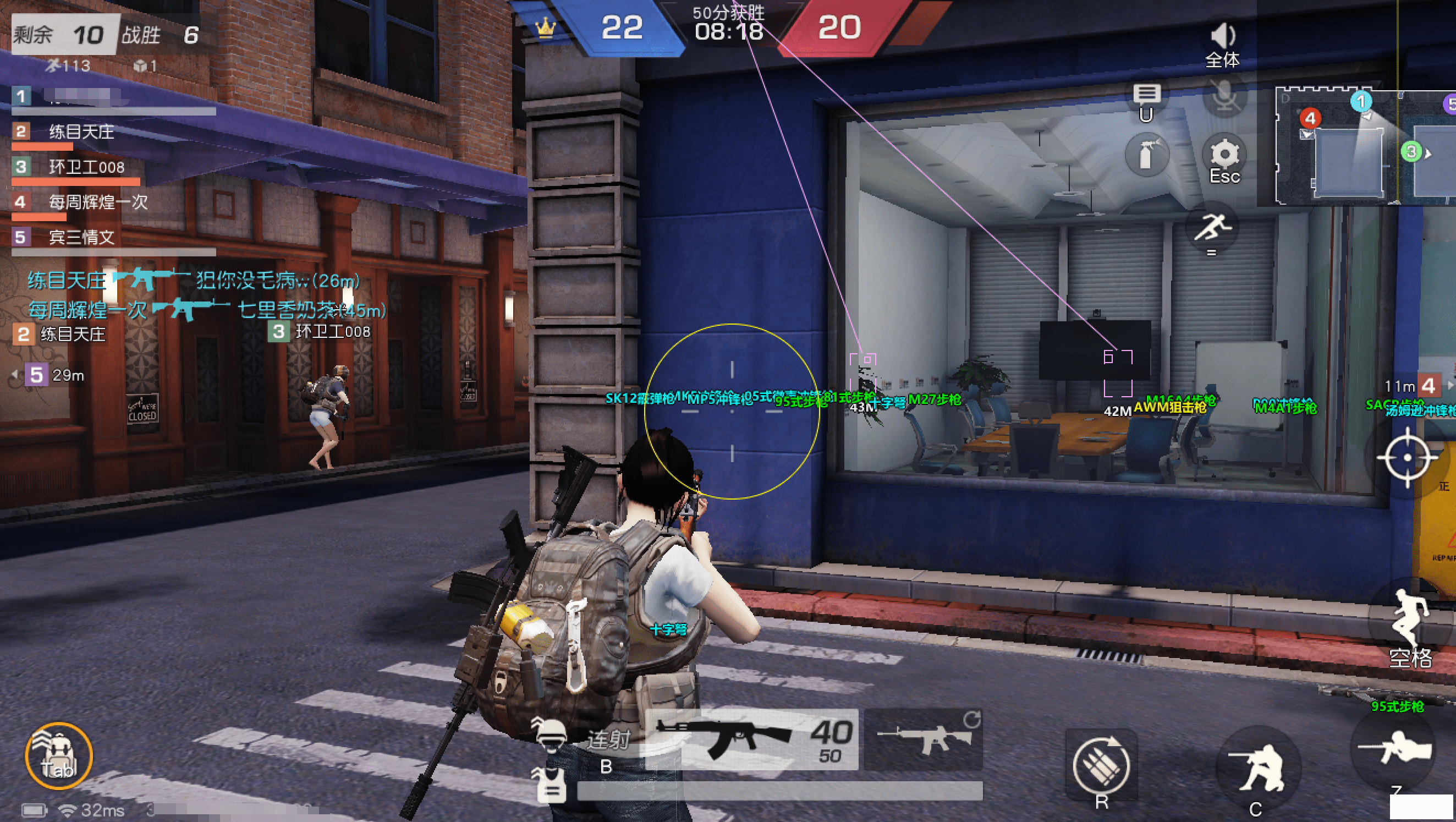Select the AK rifle weapon slot
Image resolution: width=1456 pixels, height=822 pixels.
click(x=752, y=739)
